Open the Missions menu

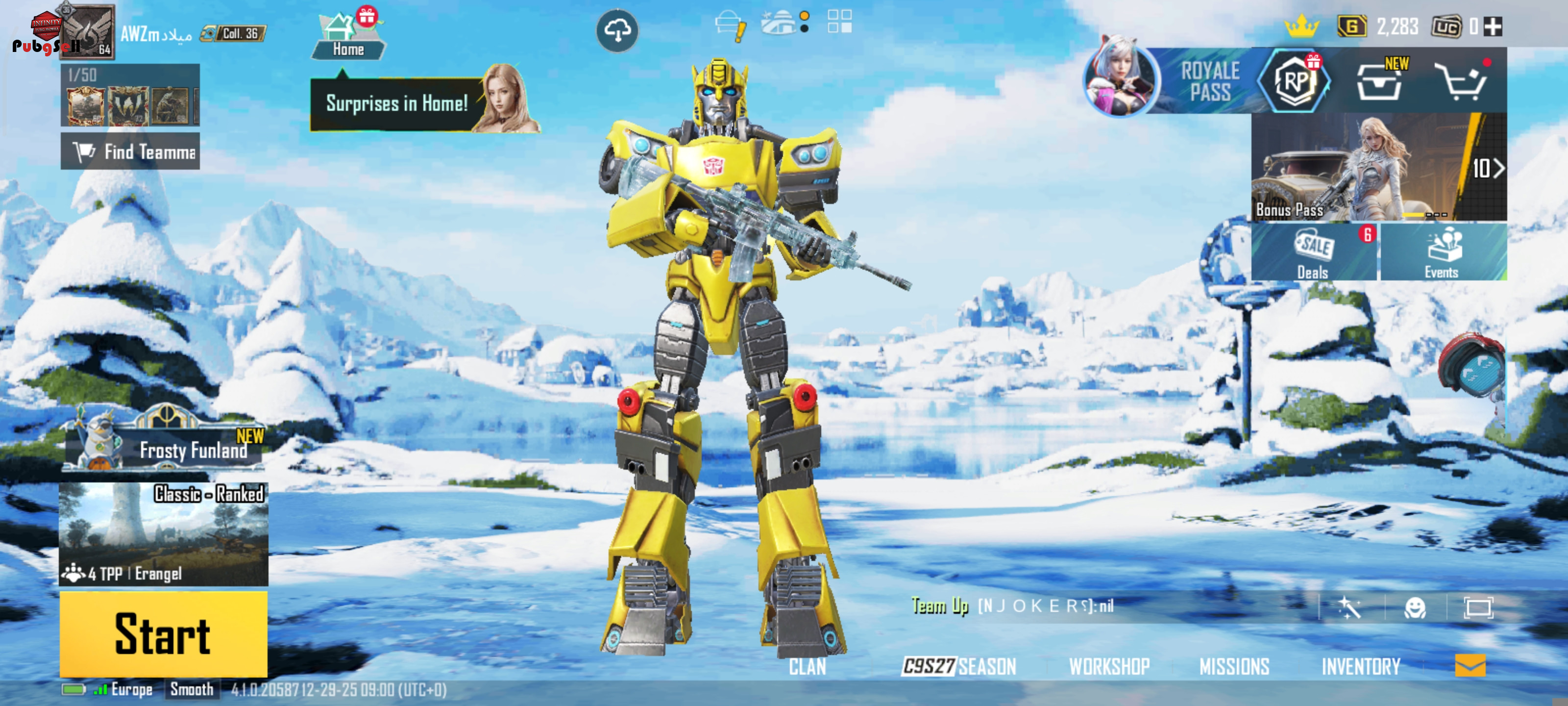[1234, 666]
